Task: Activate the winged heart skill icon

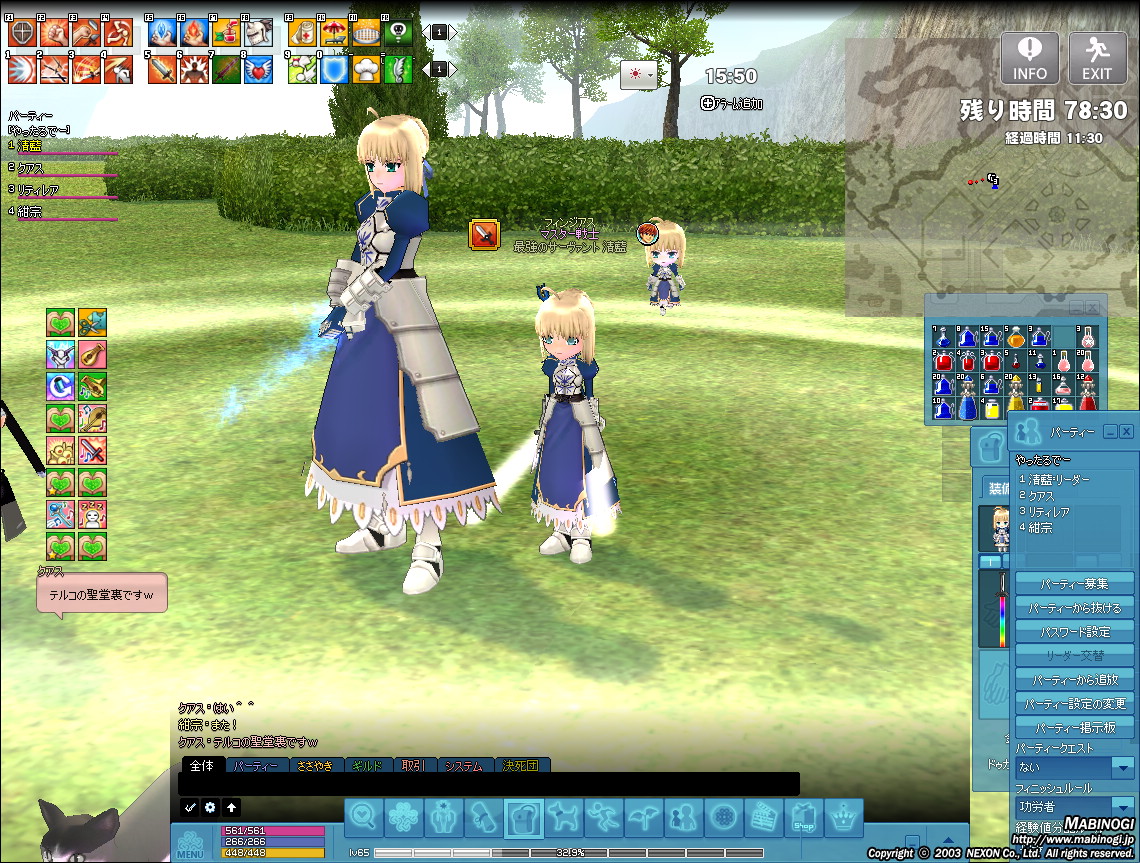Action: [259, 69]
